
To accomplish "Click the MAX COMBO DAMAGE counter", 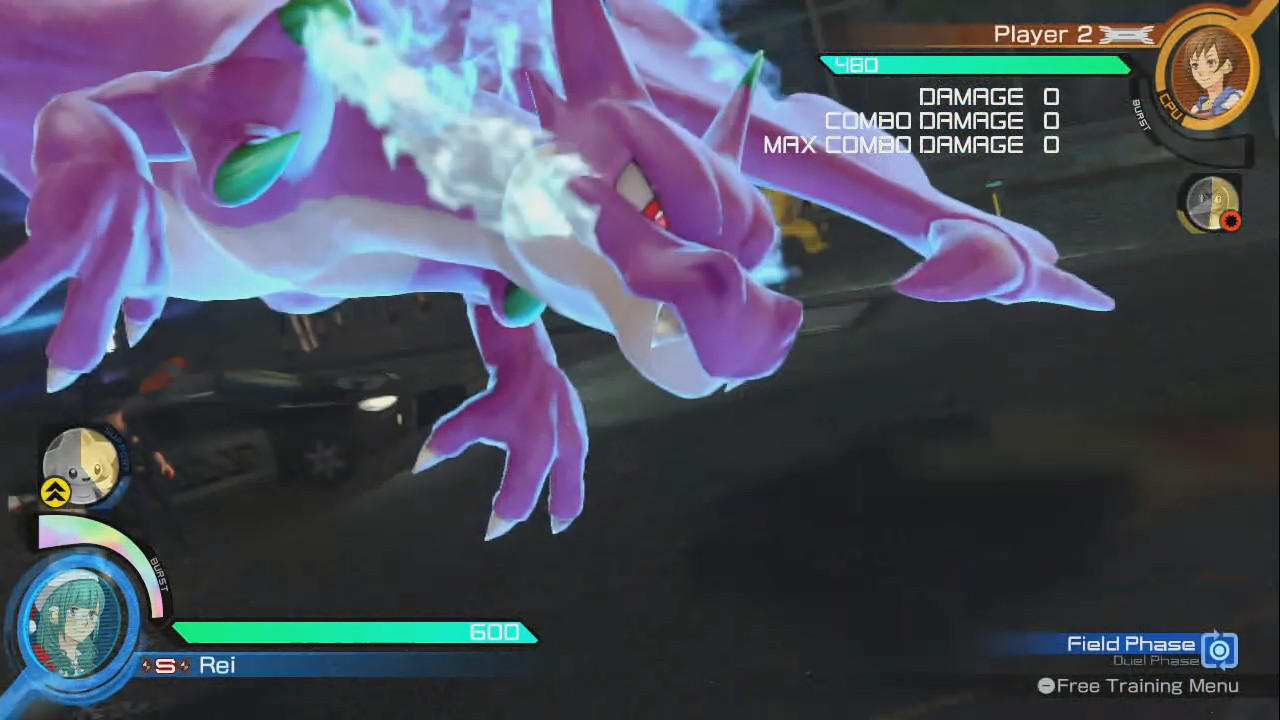I will point(910,144).
